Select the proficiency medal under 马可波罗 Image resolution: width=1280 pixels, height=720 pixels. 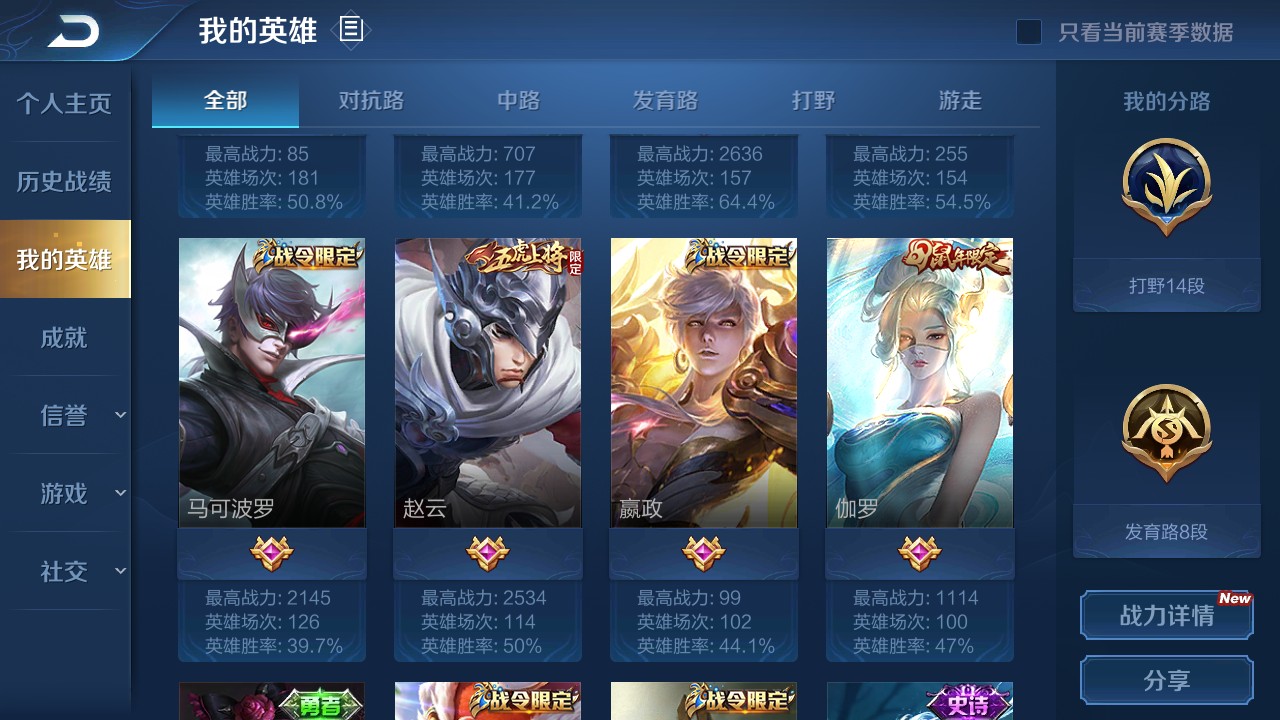(x=271, y=551)
